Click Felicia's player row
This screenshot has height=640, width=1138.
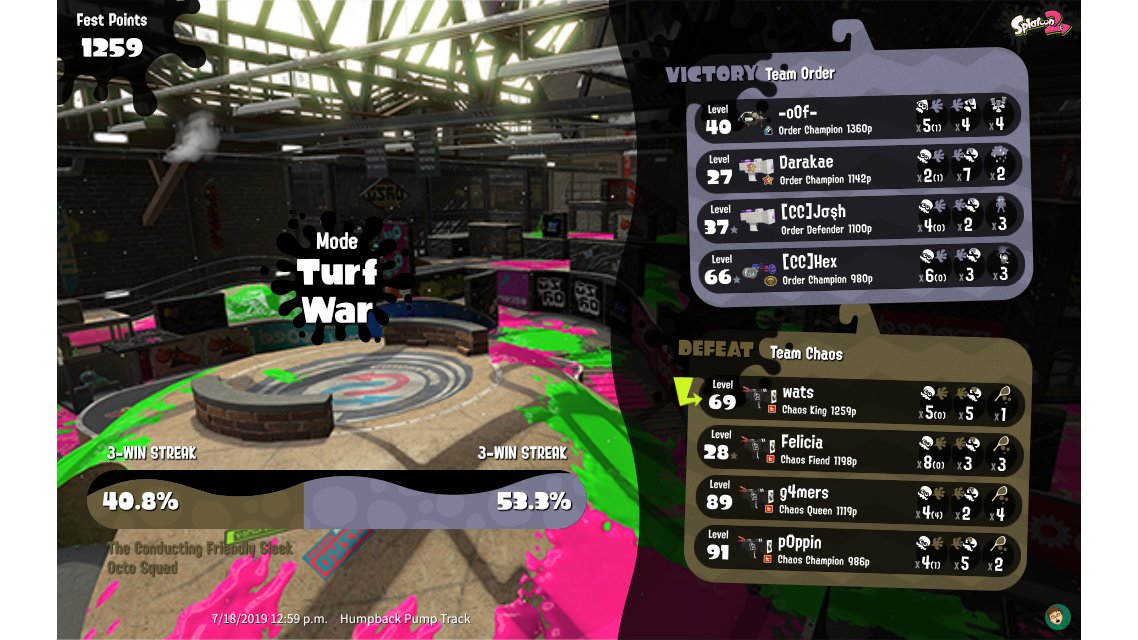pos(860,449)
